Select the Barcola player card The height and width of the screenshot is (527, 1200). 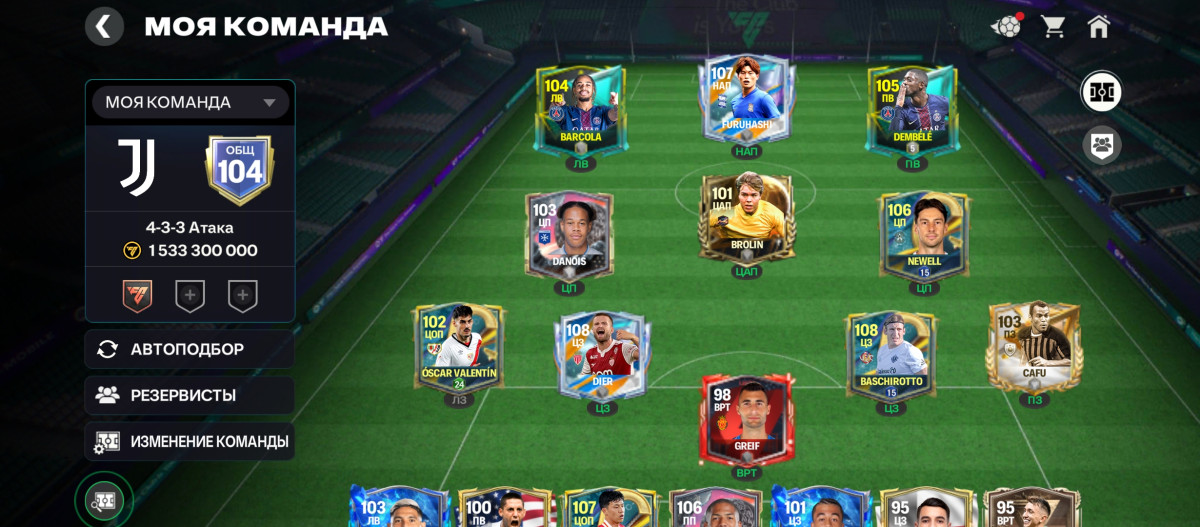pyautogui.click(x=580, y=110)
